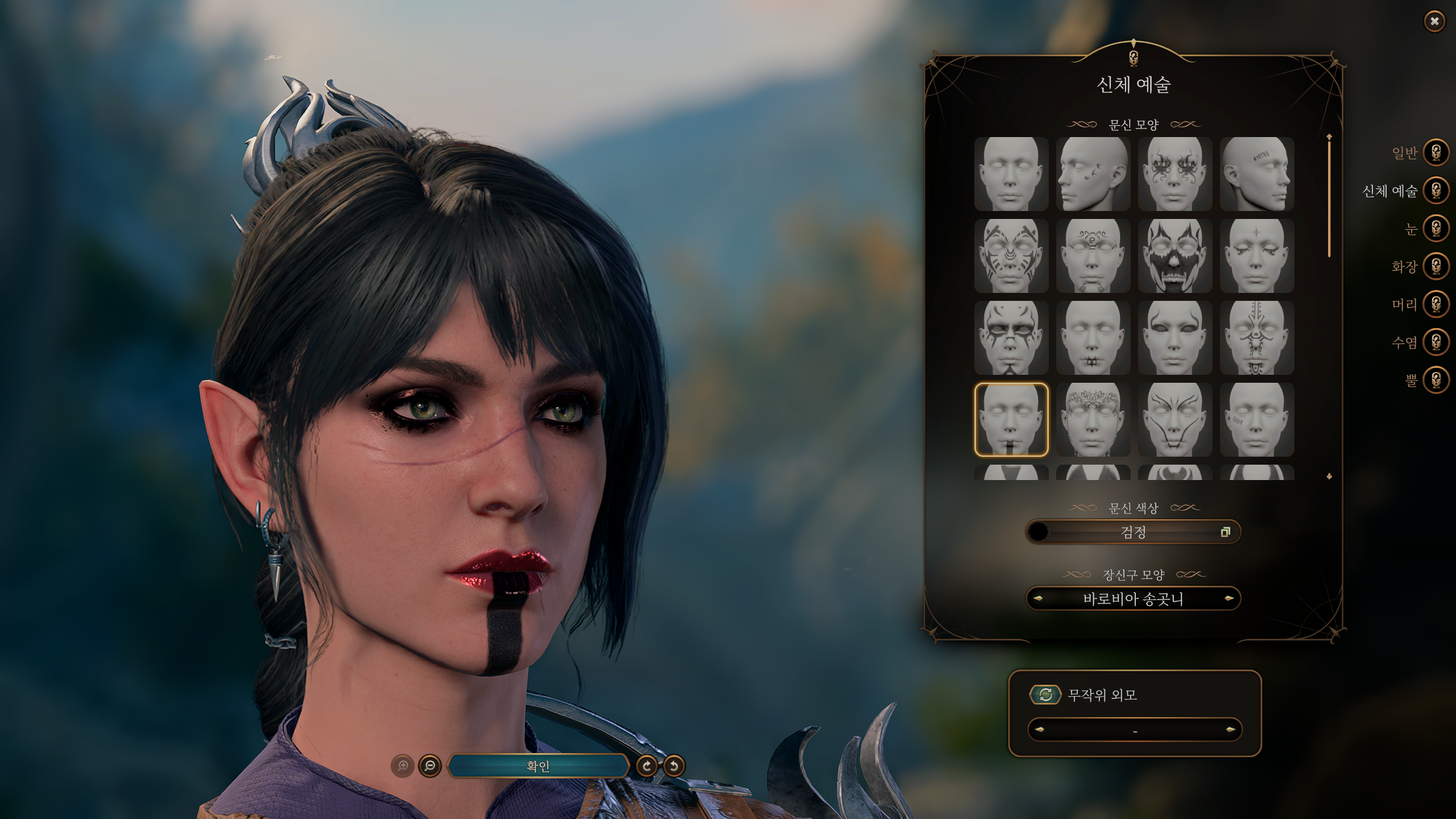Choose the previous piercing style before 바로비아 송곳니

tap(1038, 598)
